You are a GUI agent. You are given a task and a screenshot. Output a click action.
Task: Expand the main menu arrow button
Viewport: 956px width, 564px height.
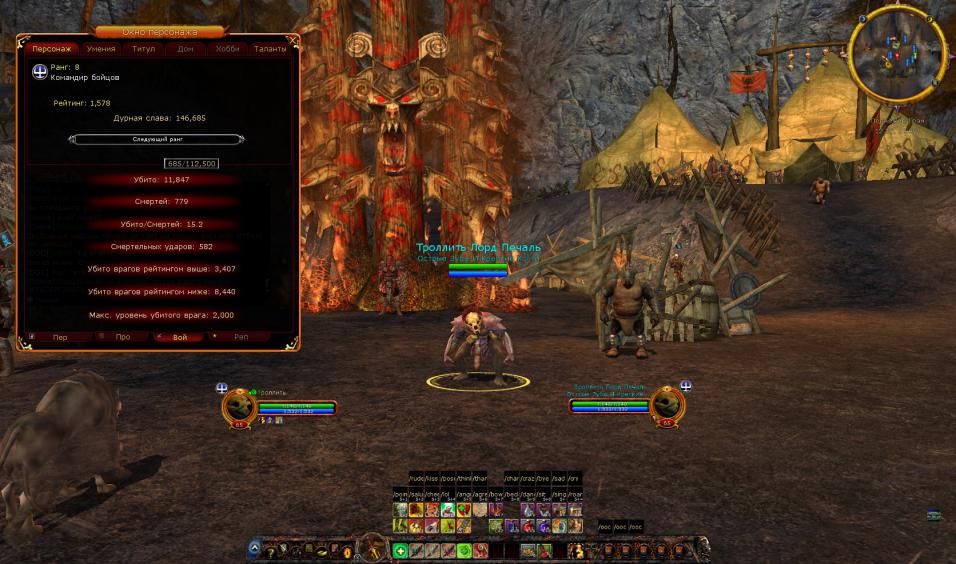tap(255, 549)
